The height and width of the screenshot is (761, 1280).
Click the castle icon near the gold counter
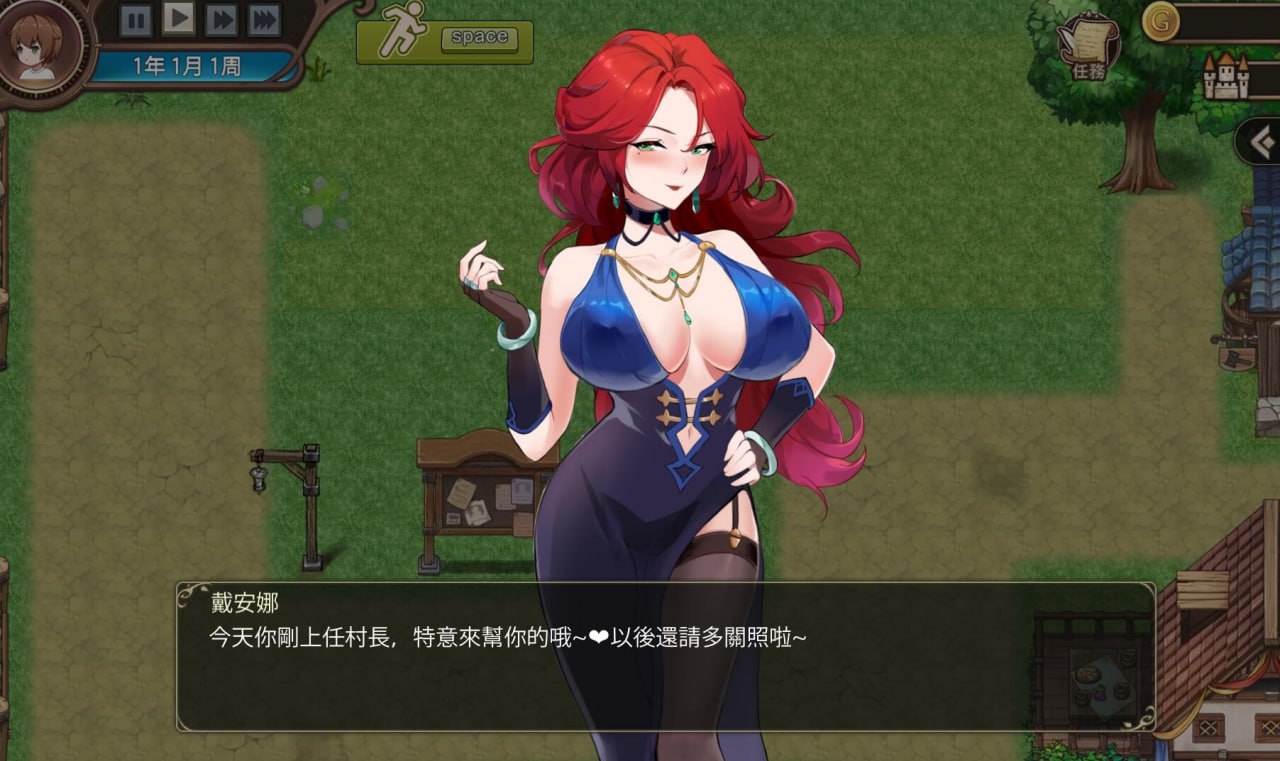click(x=1228, y=75)
